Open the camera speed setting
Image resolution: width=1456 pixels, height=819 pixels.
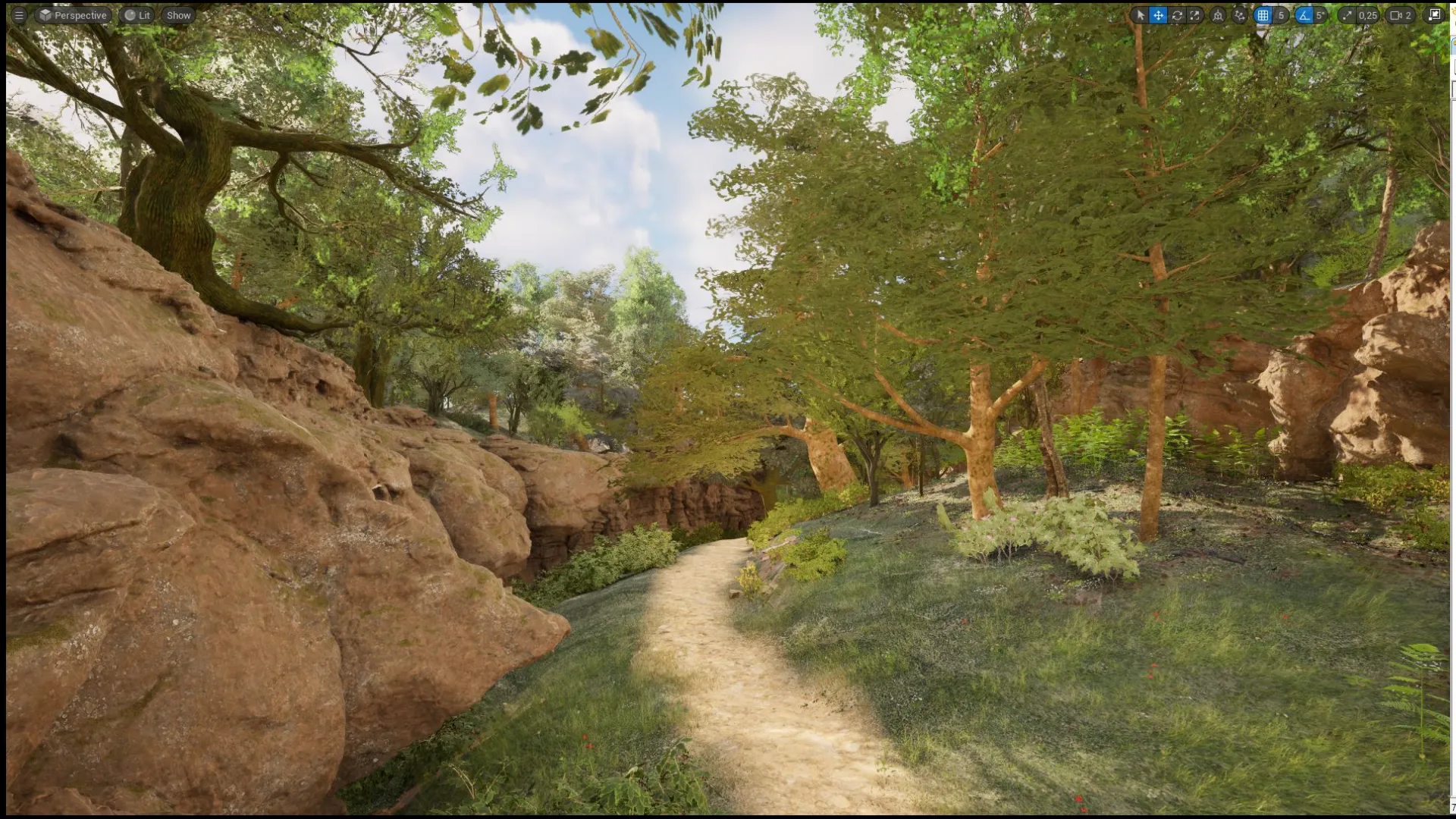1401,15
